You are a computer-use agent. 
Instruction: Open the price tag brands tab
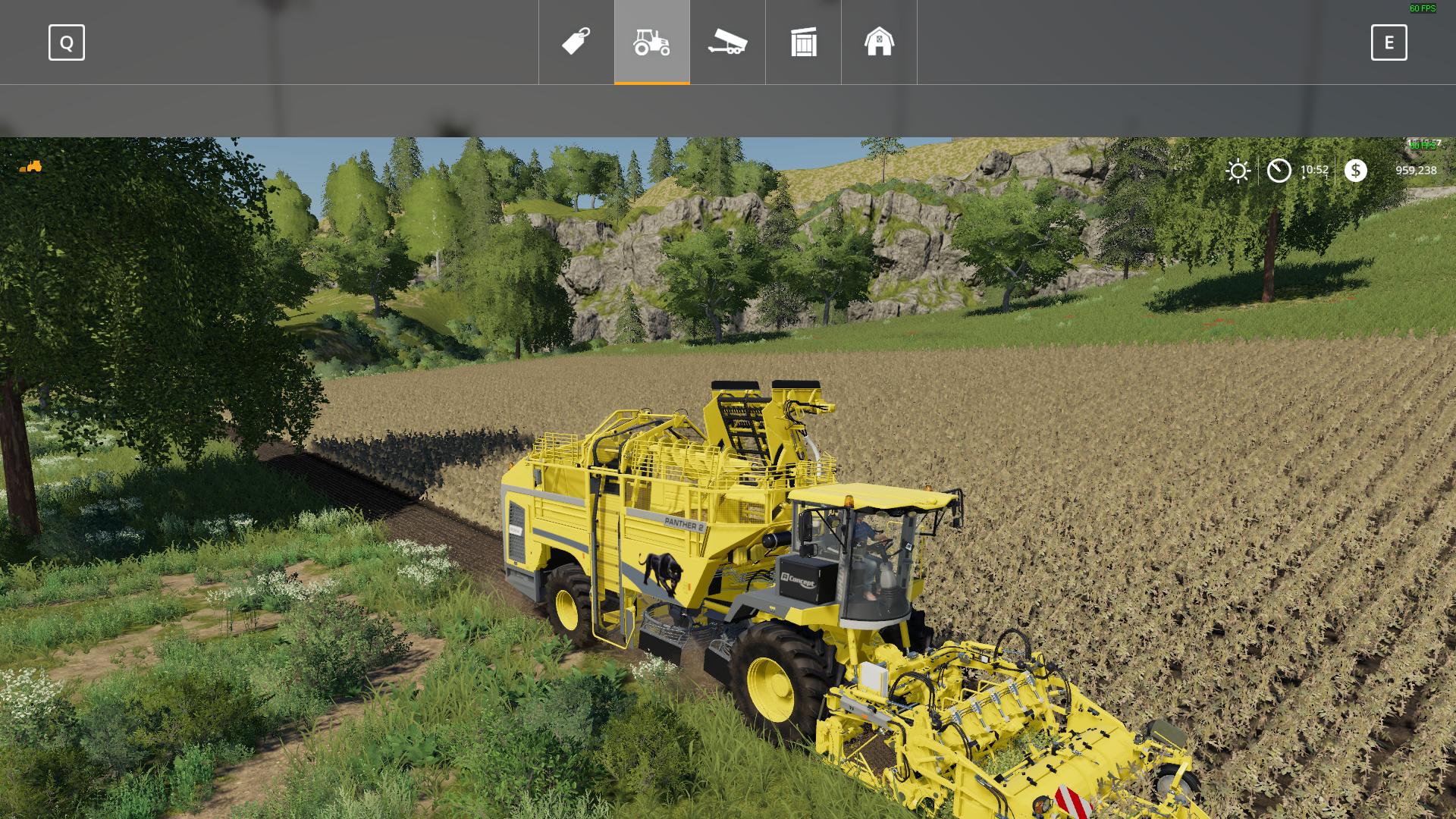pos(576,42)
